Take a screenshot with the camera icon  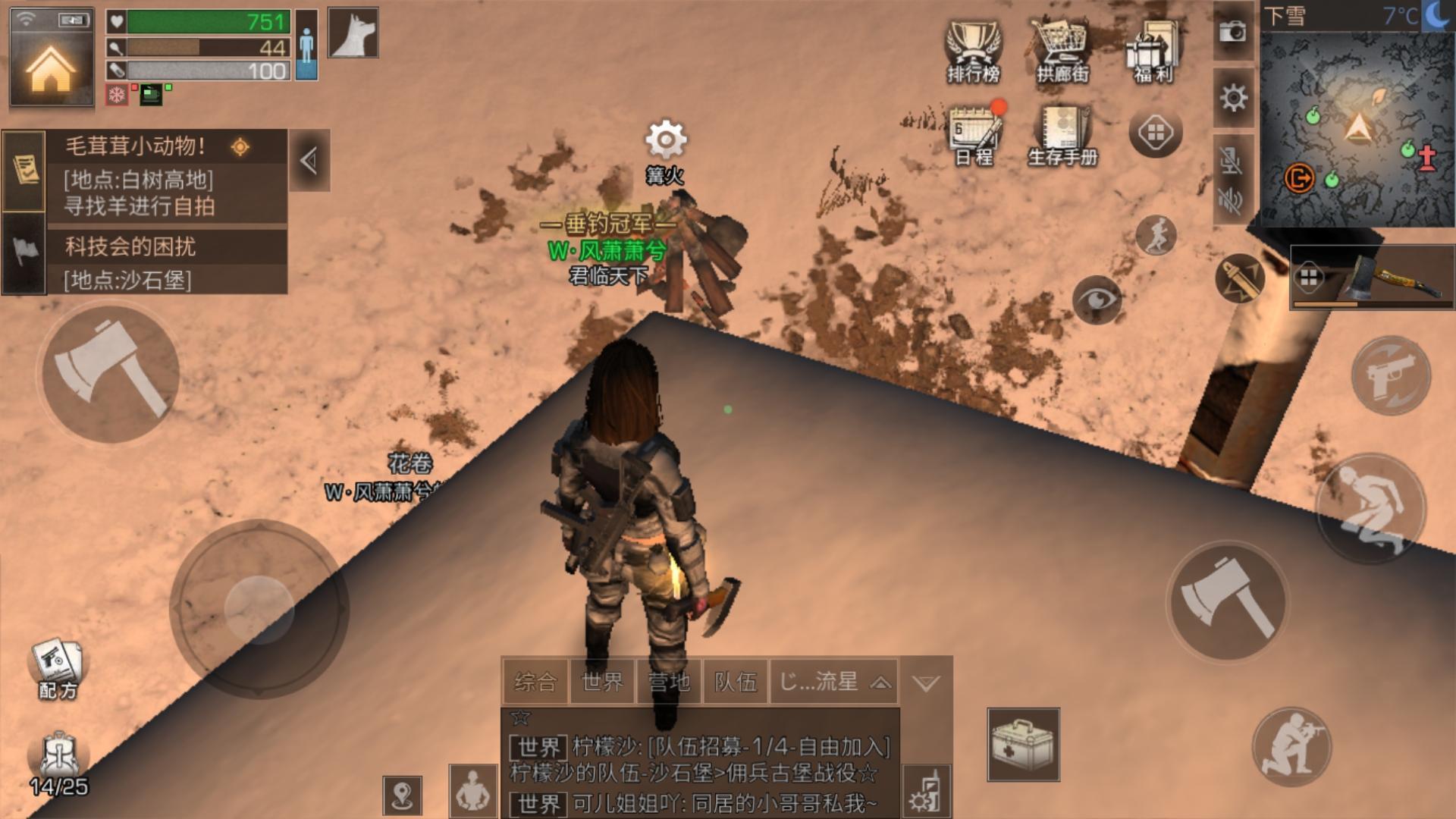click(x=1233, y=32)
